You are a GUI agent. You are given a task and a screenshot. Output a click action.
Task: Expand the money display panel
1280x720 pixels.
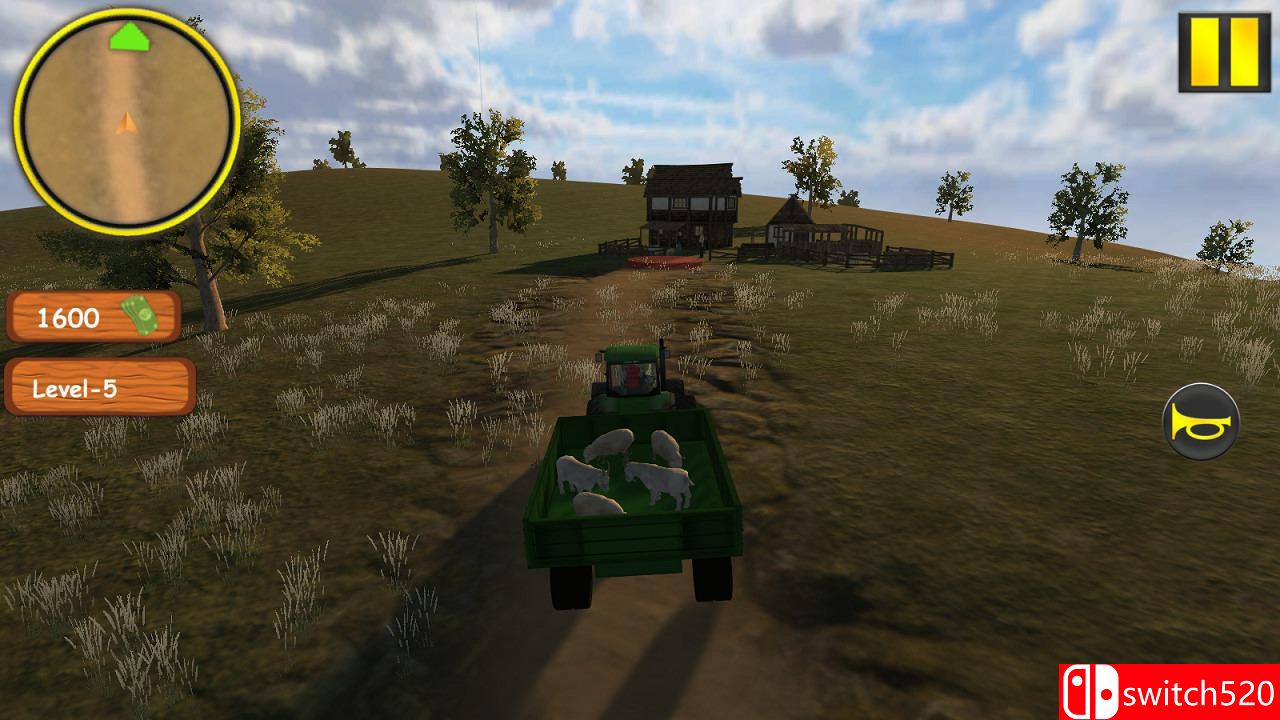(95, 319)
